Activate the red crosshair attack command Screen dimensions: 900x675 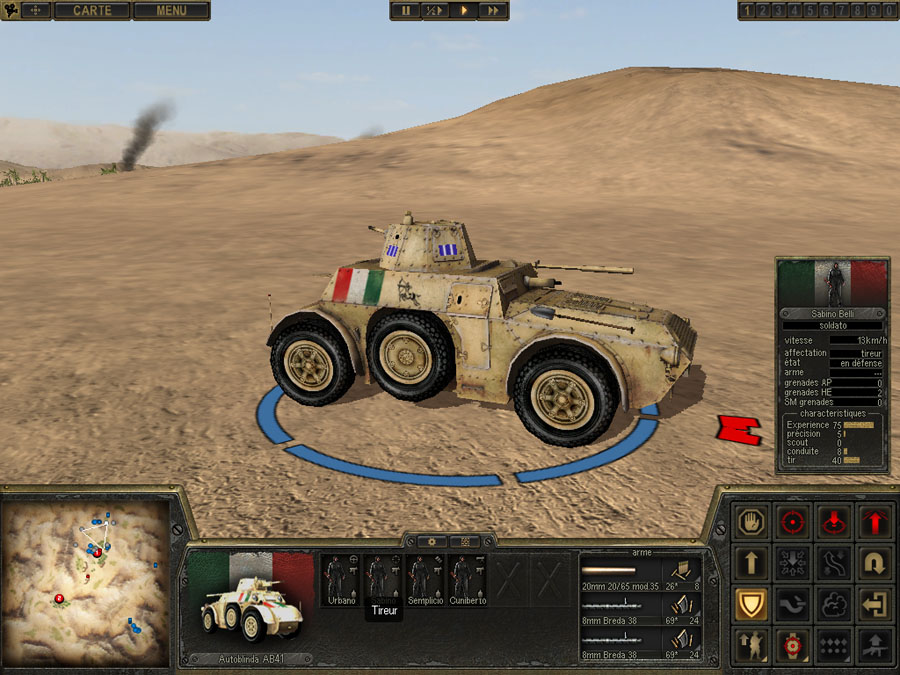coord(792,522)
